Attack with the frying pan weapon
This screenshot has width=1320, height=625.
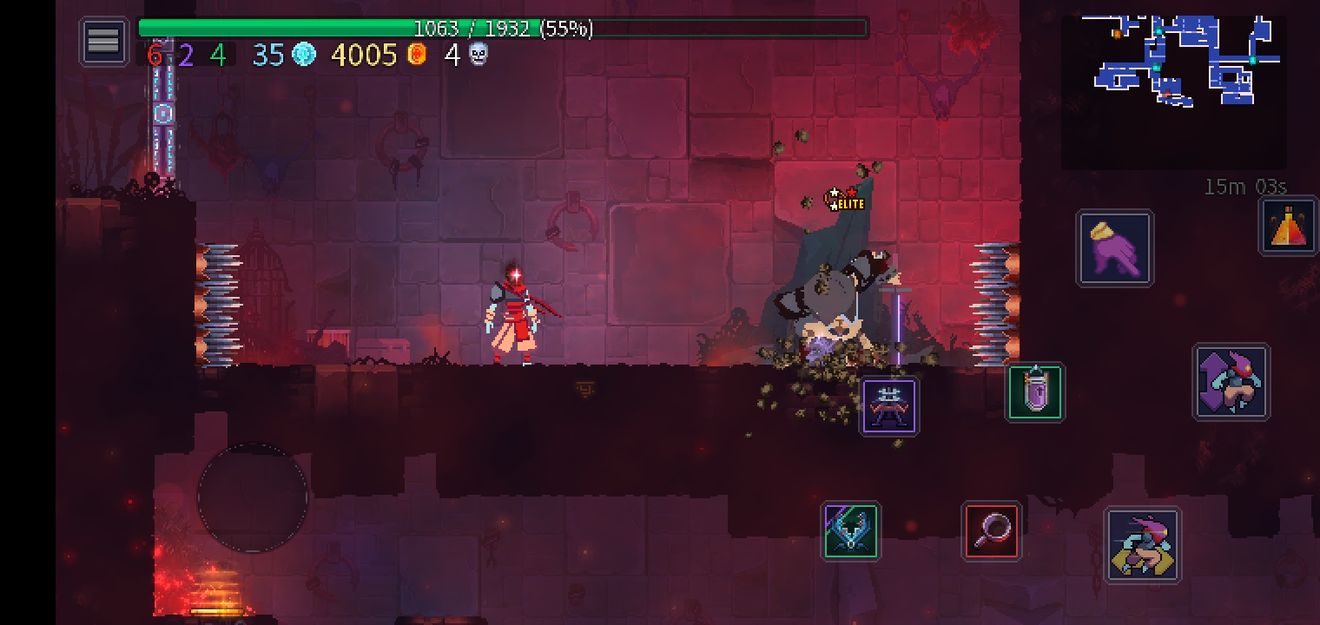tap(992, 531)
